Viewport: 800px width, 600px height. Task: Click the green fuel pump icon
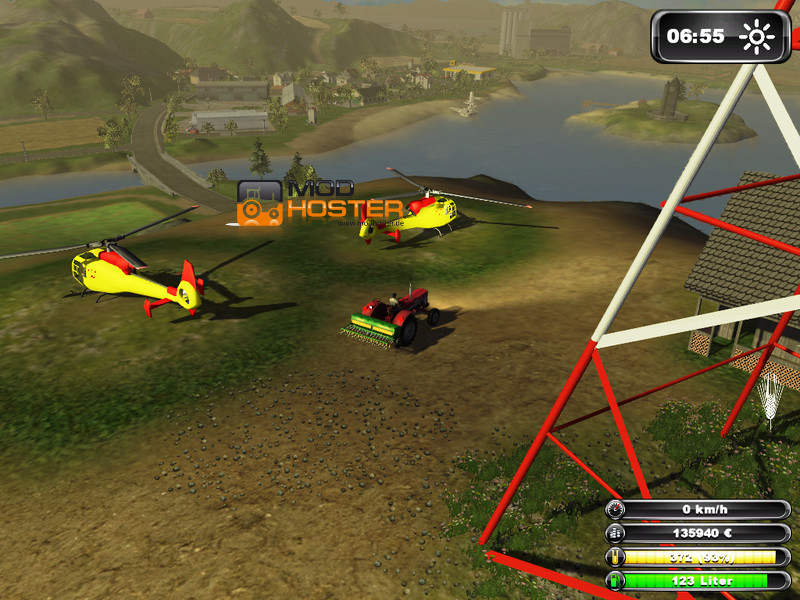pyautogui.click(x=614, y=580)
